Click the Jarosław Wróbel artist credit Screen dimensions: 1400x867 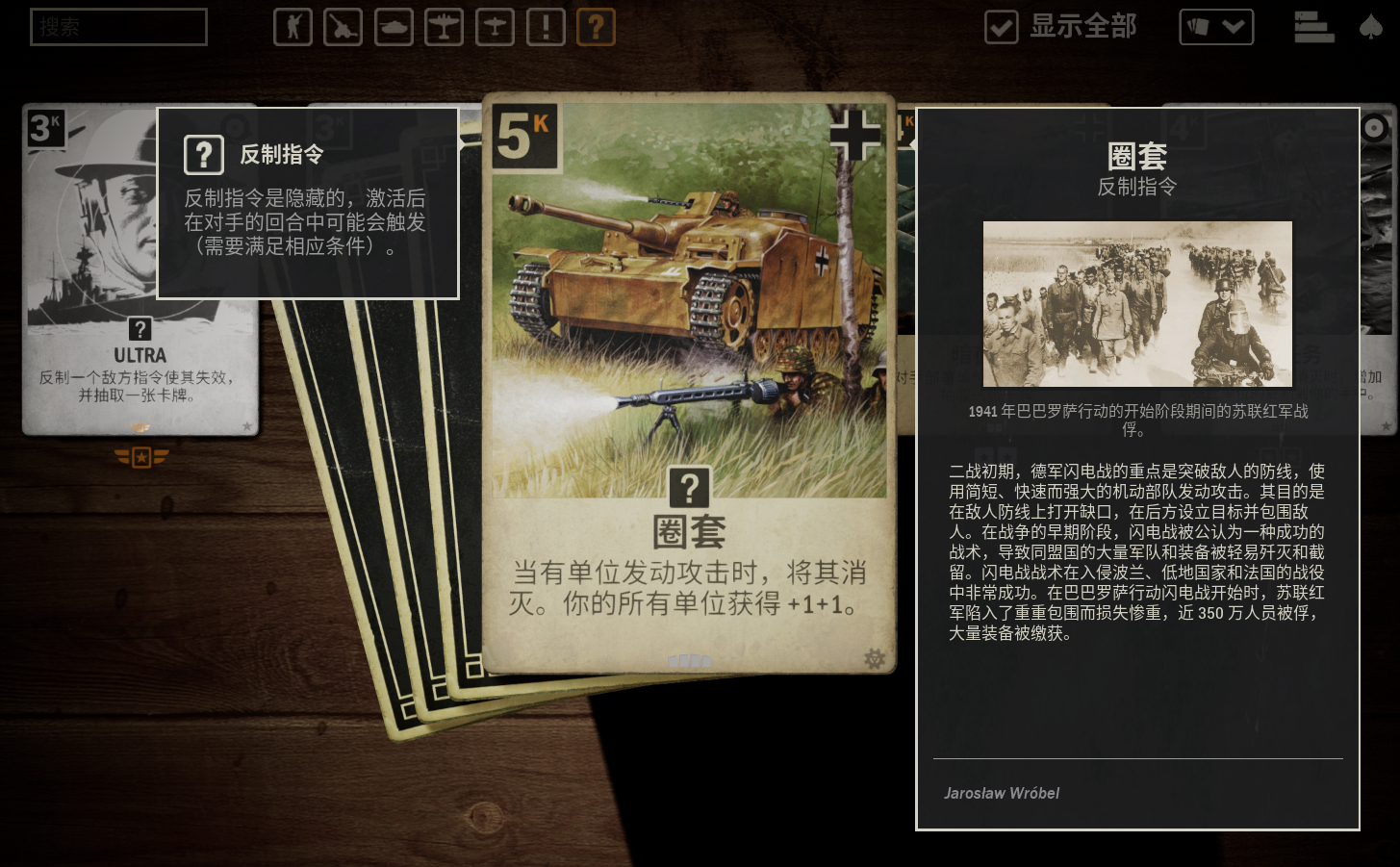click(1000, 793)
